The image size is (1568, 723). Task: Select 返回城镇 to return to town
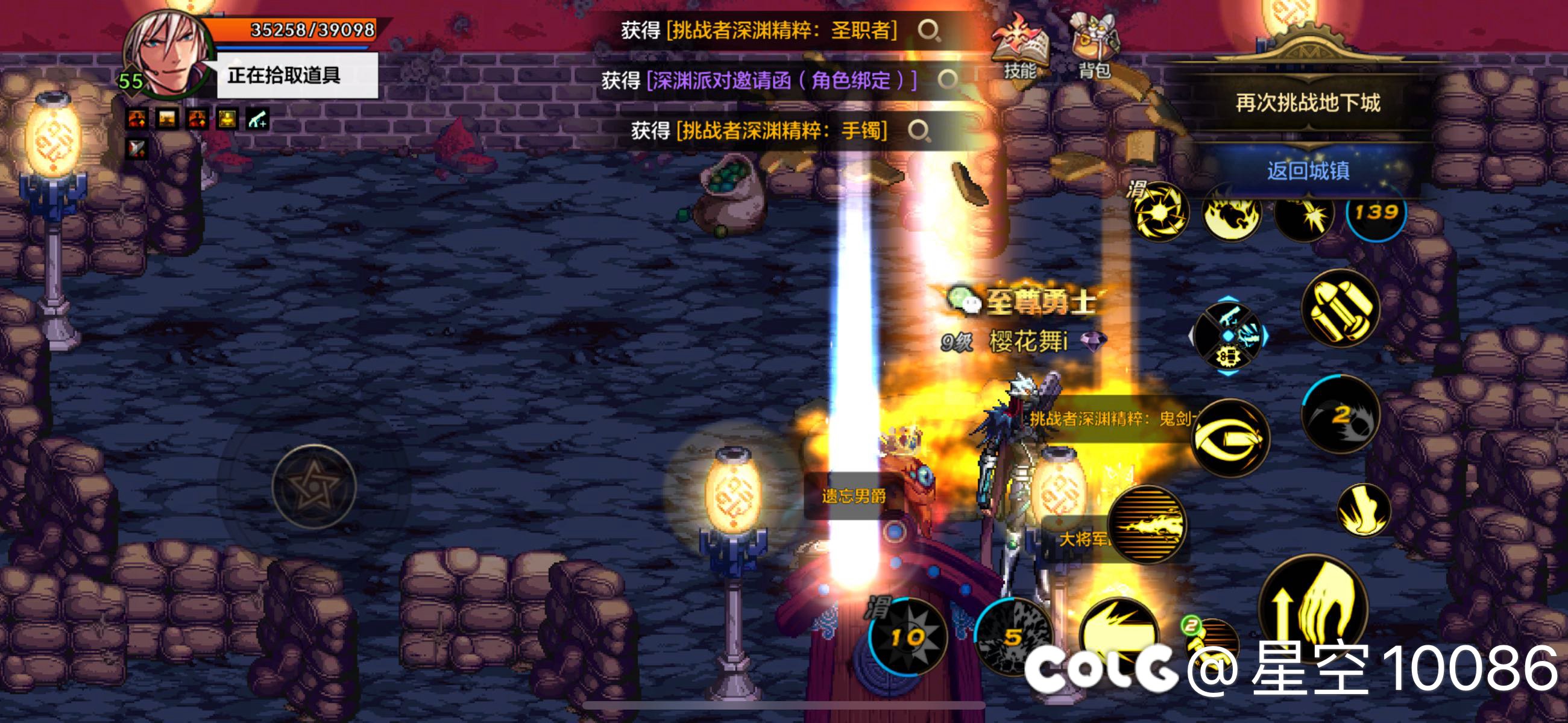(1308, 171)
